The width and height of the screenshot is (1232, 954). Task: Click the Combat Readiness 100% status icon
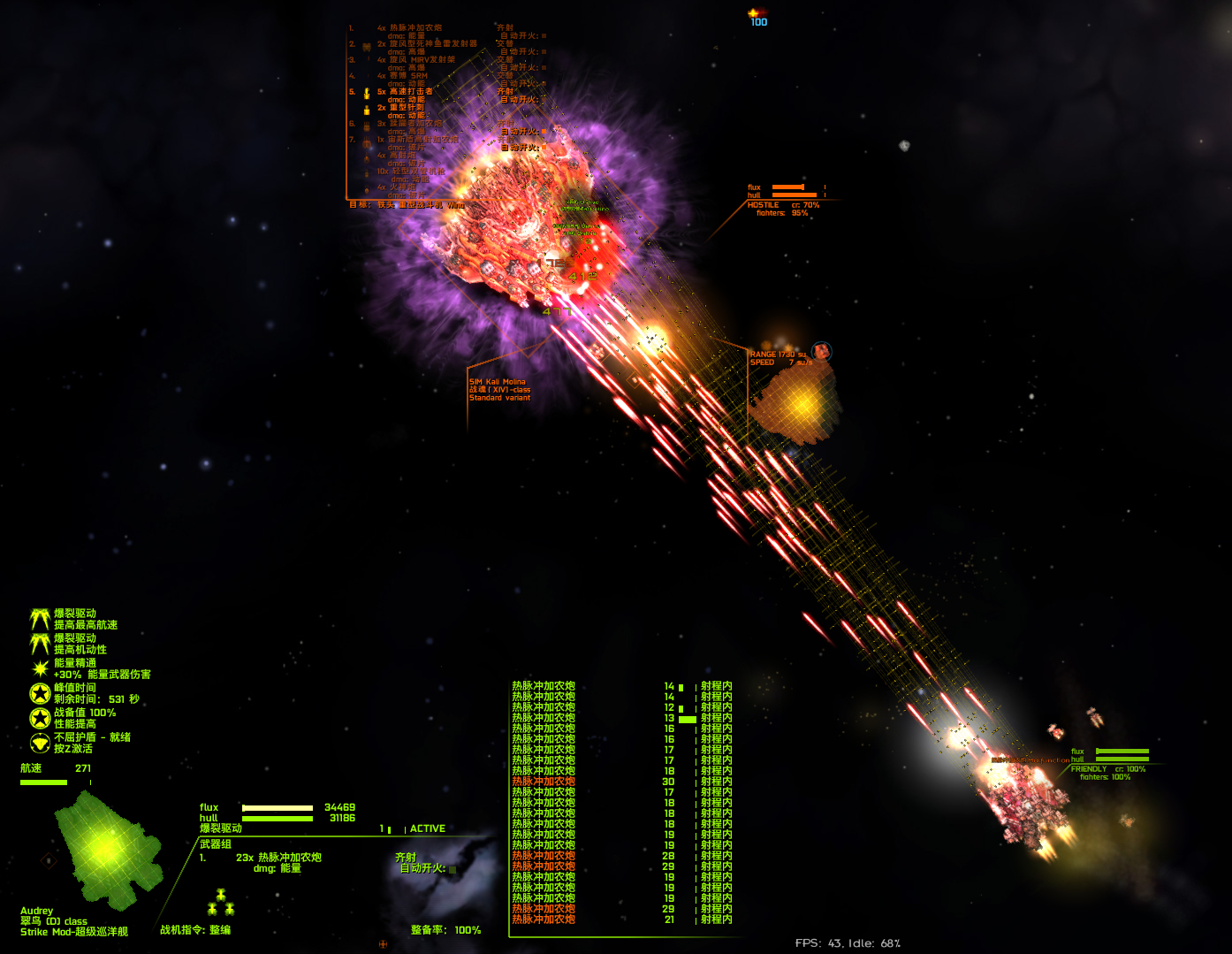coord(40,718)
